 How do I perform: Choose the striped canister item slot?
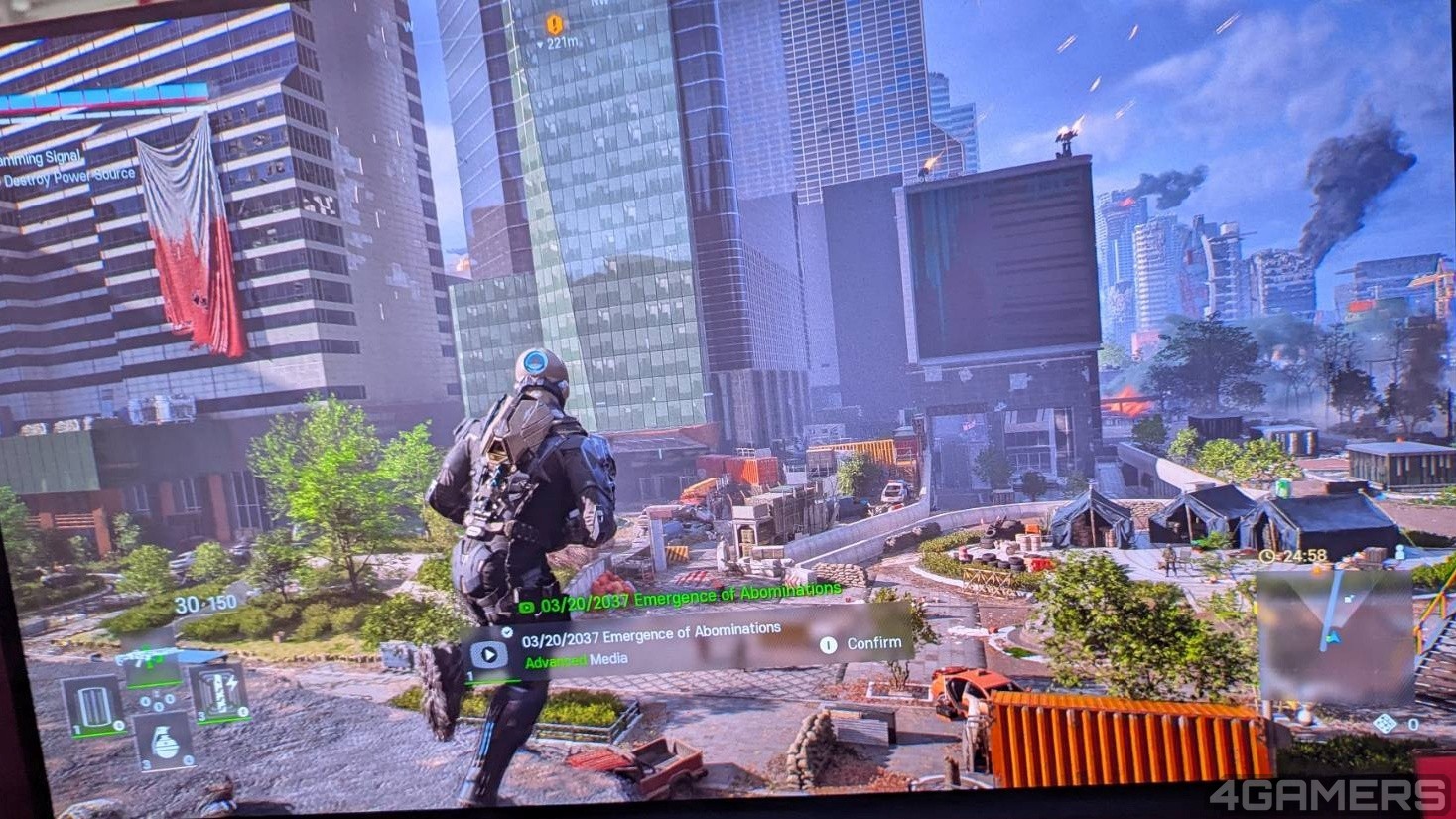click(x=92, y=706)
